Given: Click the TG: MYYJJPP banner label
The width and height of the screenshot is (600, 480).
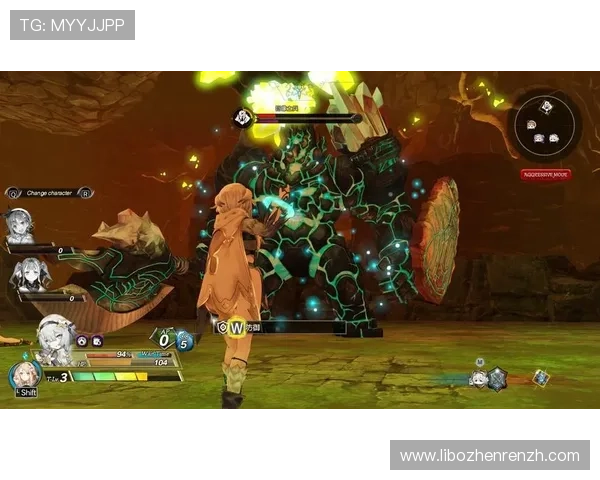Looking at the screenshot, I should [72, 24].
